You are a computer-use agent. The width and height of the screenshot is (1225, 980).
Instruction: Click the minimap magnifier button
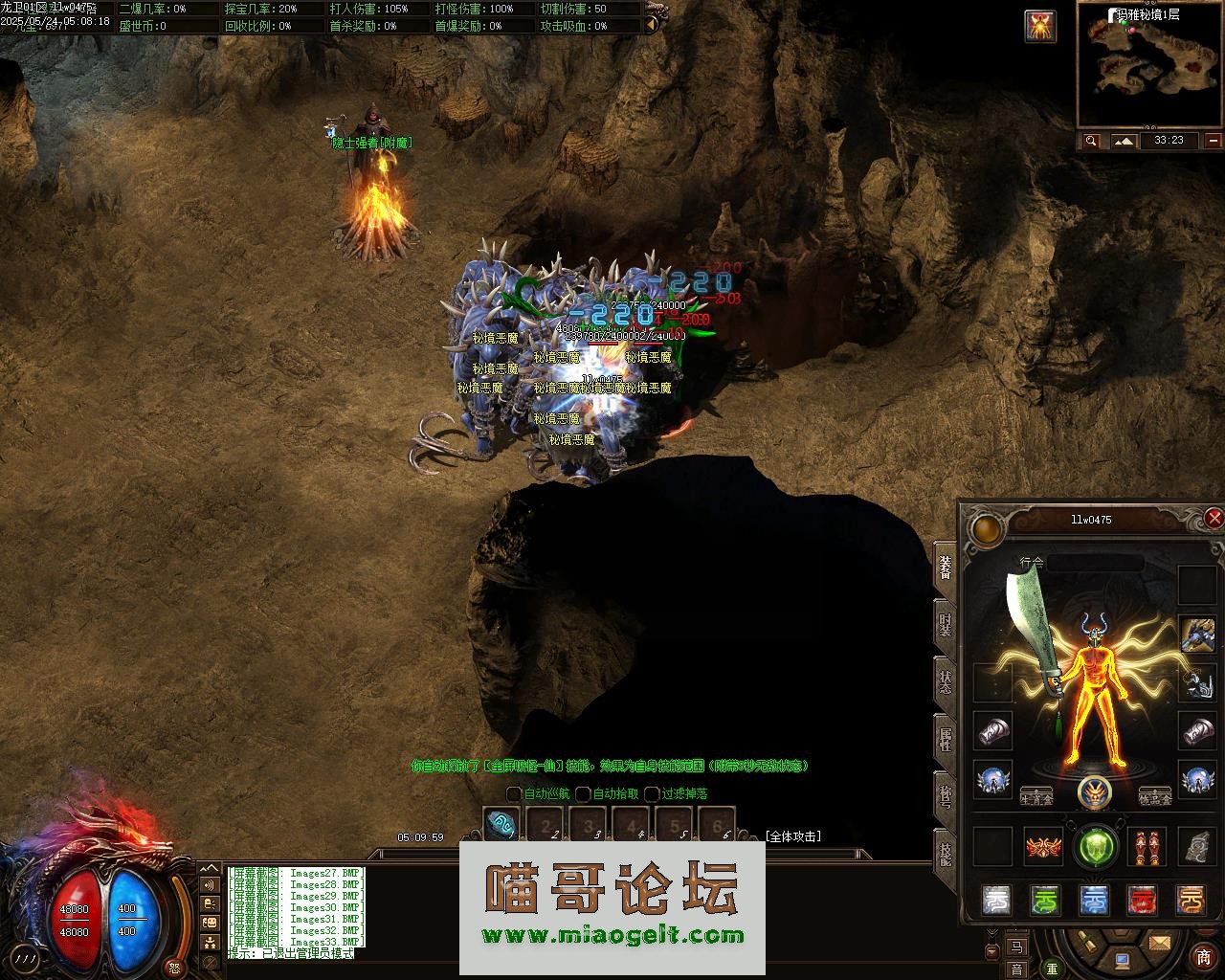(x=1091, y=141)
